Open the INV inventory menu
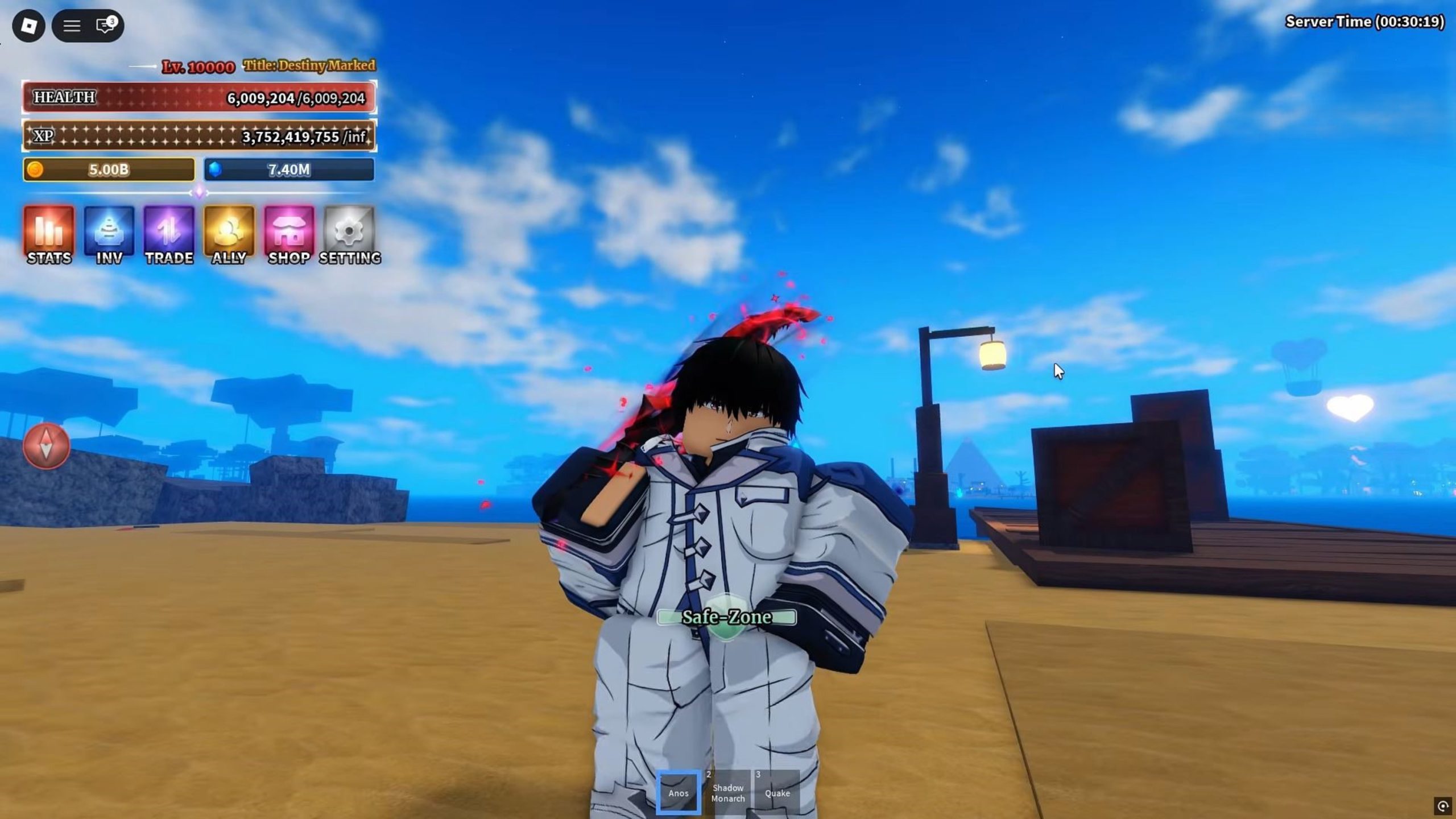This screenshot has width=1456, height=819. pyautogui.click(x=109, y=234)
